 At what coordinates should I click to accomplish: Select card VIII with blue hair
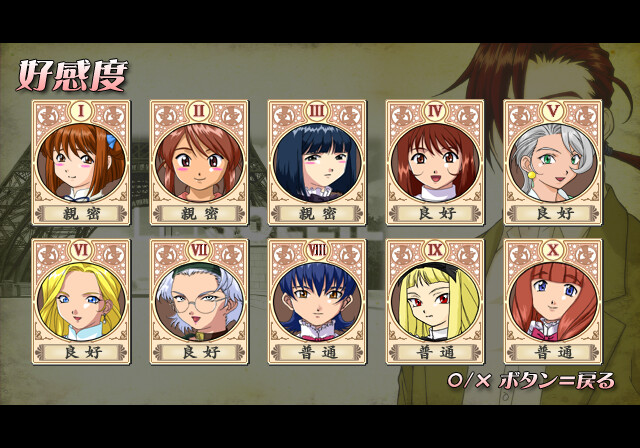coord(316,300)
